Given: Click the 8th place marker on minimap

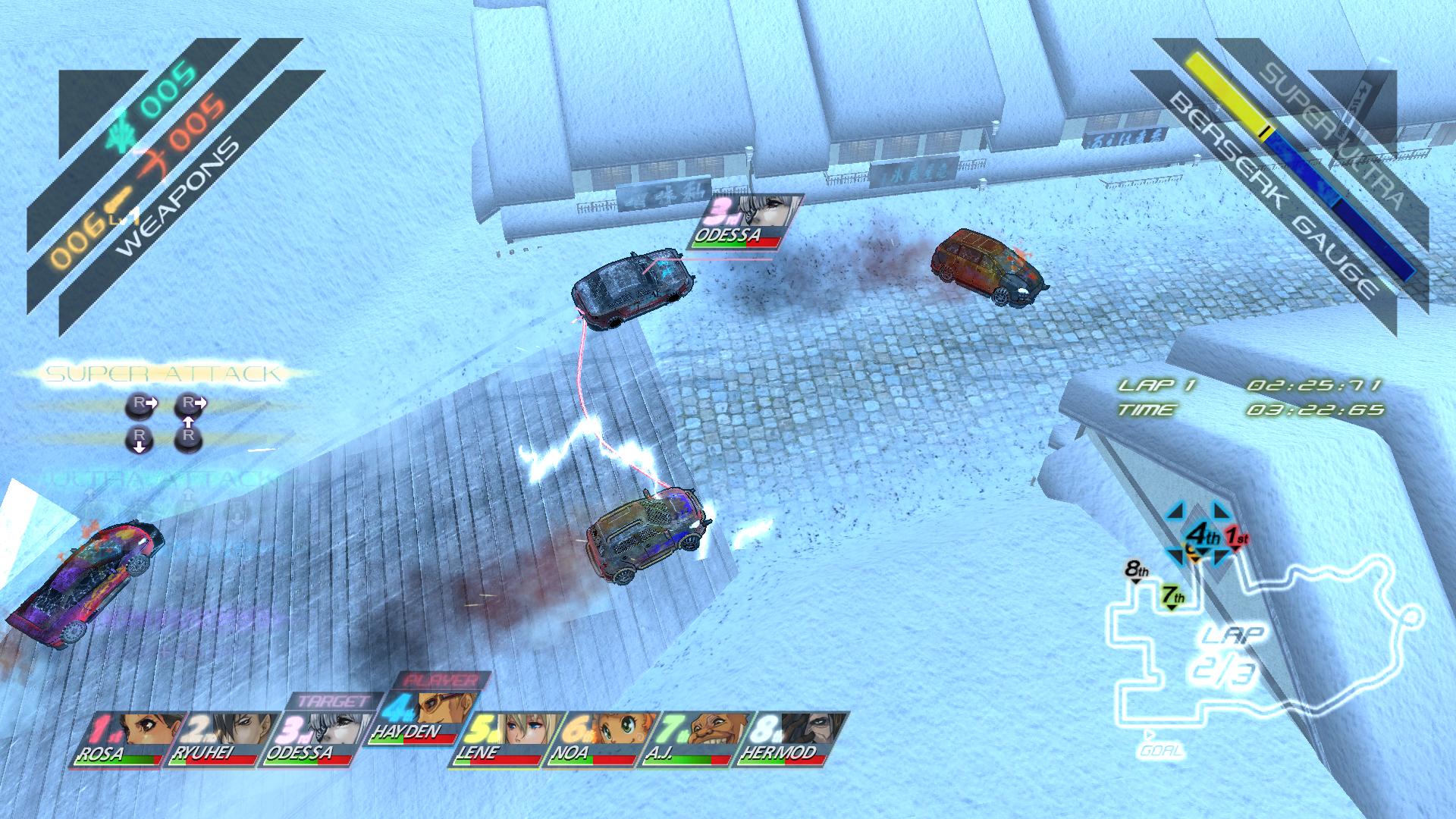Looking at the screenshot, I should 1136,570.
